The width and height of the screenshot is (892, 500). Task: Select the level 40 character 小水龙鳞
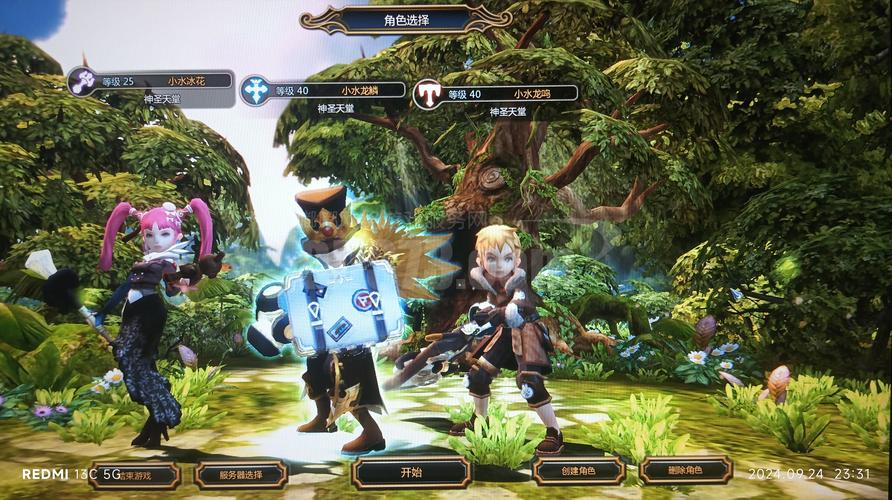323,92
